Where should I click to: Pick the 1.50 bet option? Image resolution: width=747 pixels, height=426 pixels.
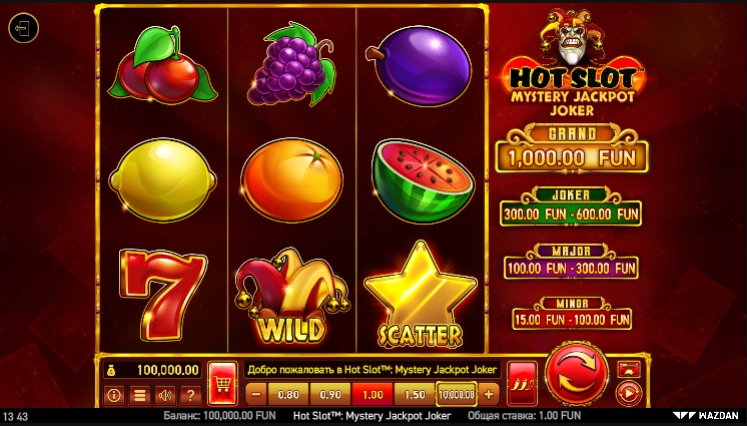414,394
